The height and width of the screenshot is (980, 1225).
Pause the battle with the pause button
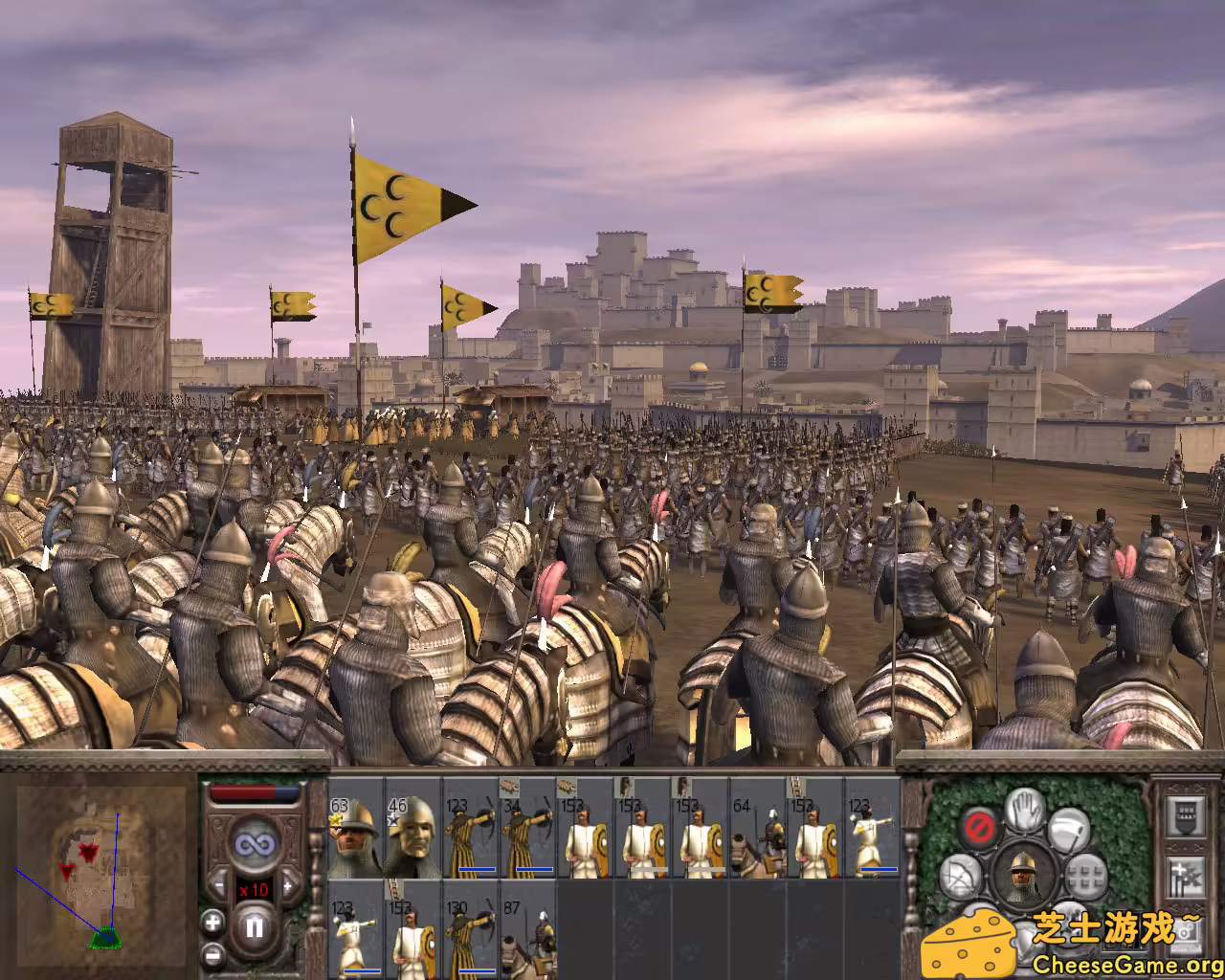point(256,926)
